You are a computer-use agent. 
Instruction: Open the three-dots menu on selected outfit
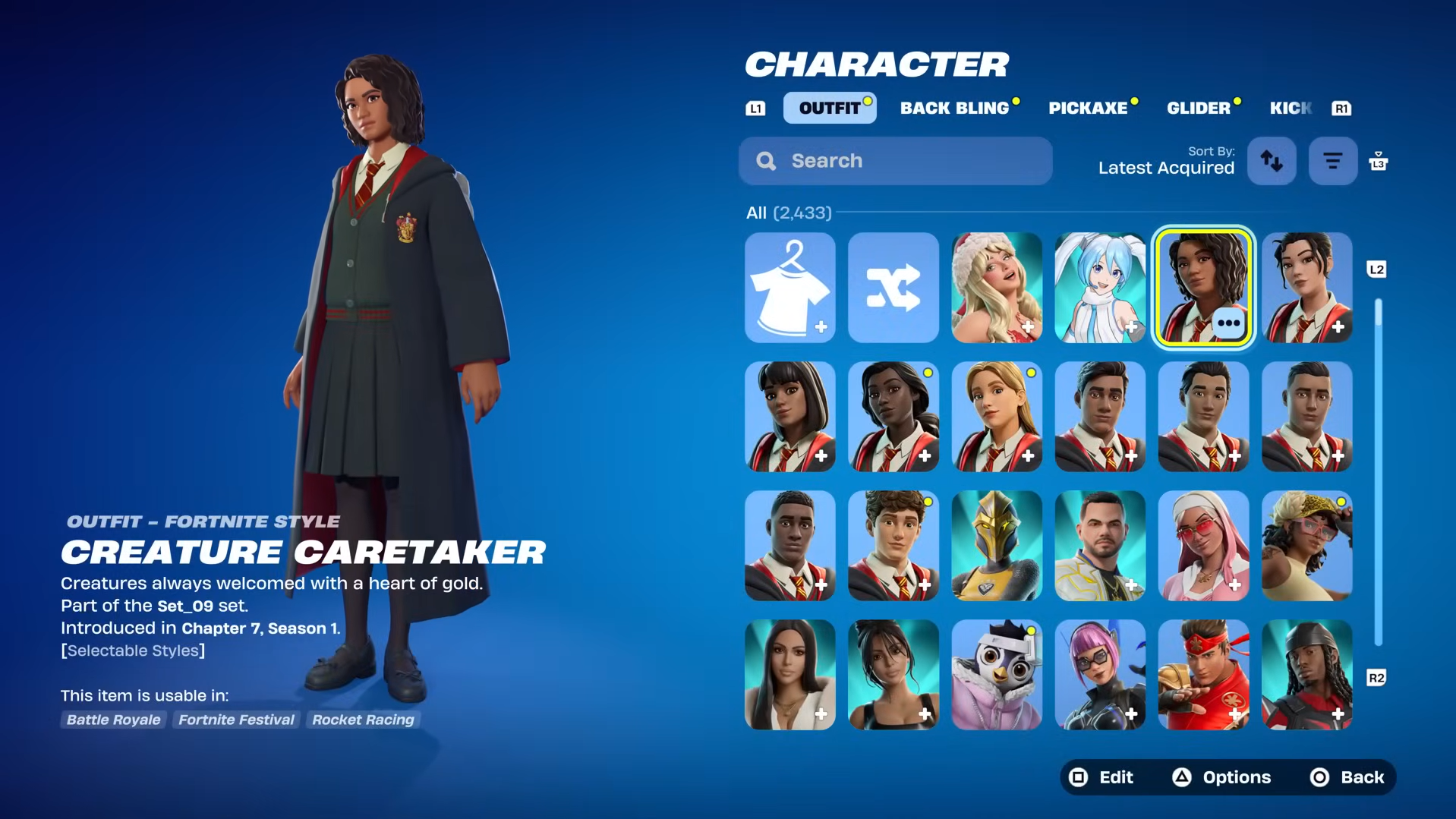click(x=1228, y=323)
